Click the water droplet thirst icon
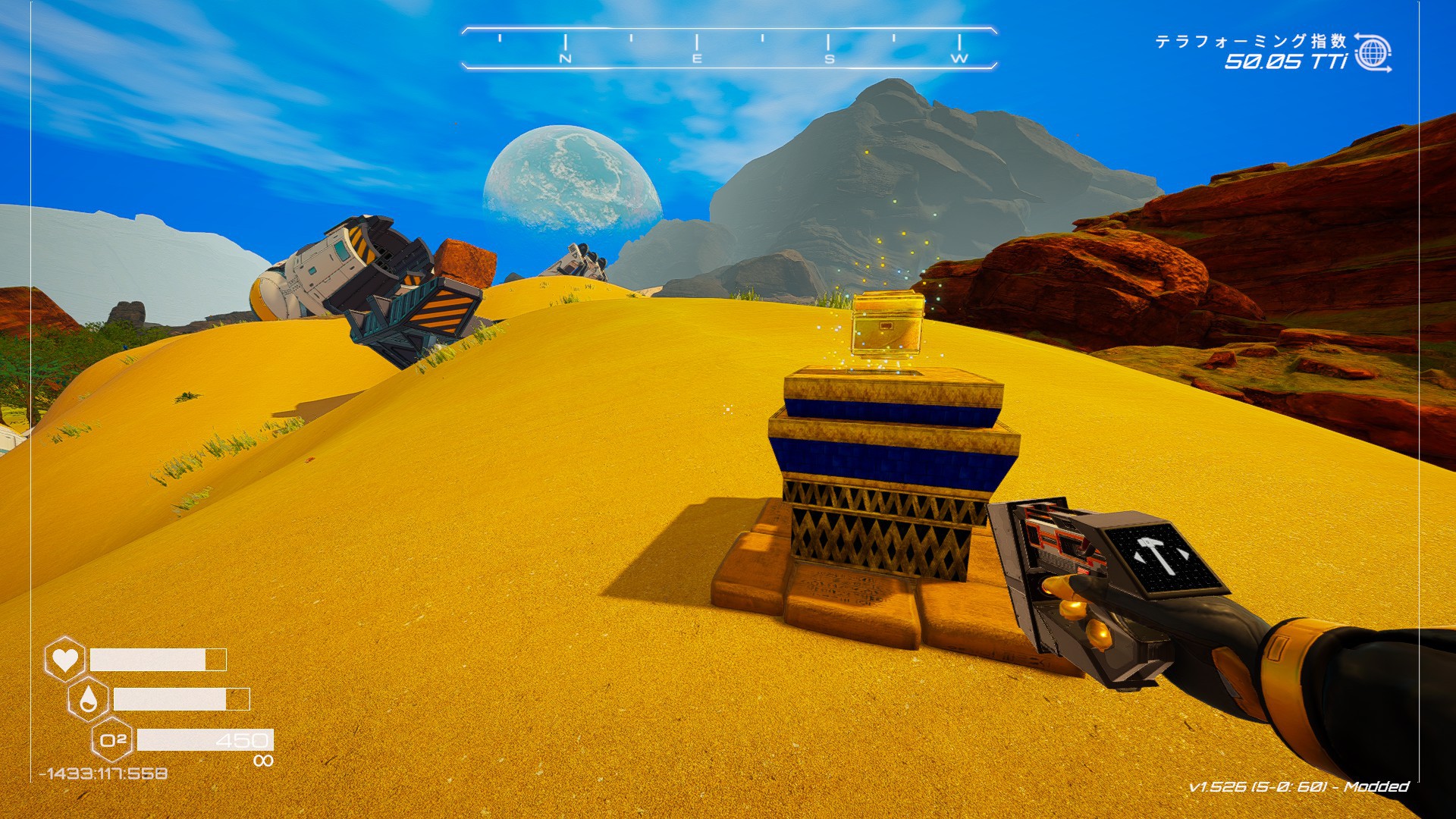The image size is (1456, 819). (x=89, y=699)
